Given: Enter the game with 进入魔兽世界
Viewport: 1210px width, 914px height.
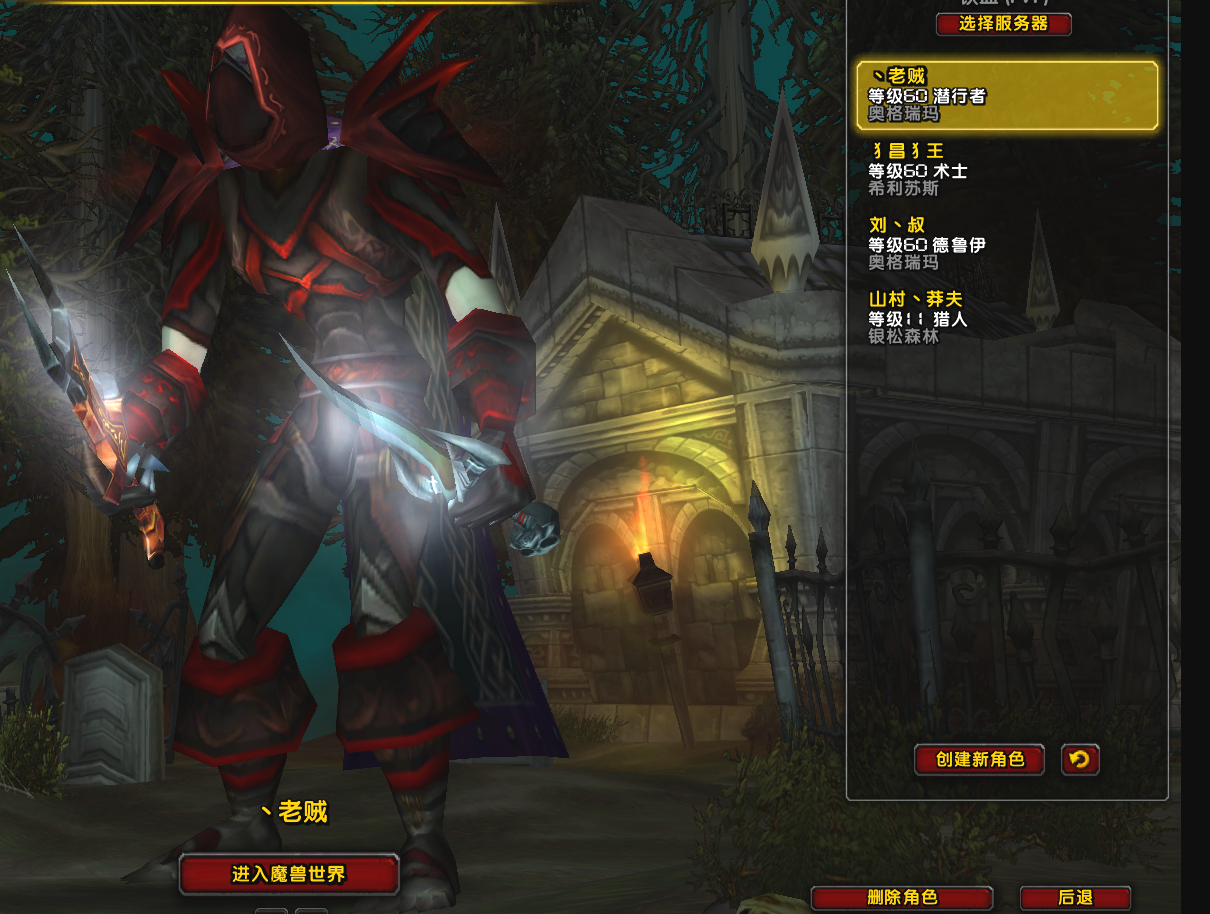Looking at the screenshot, I should click(x=289, y=874).
